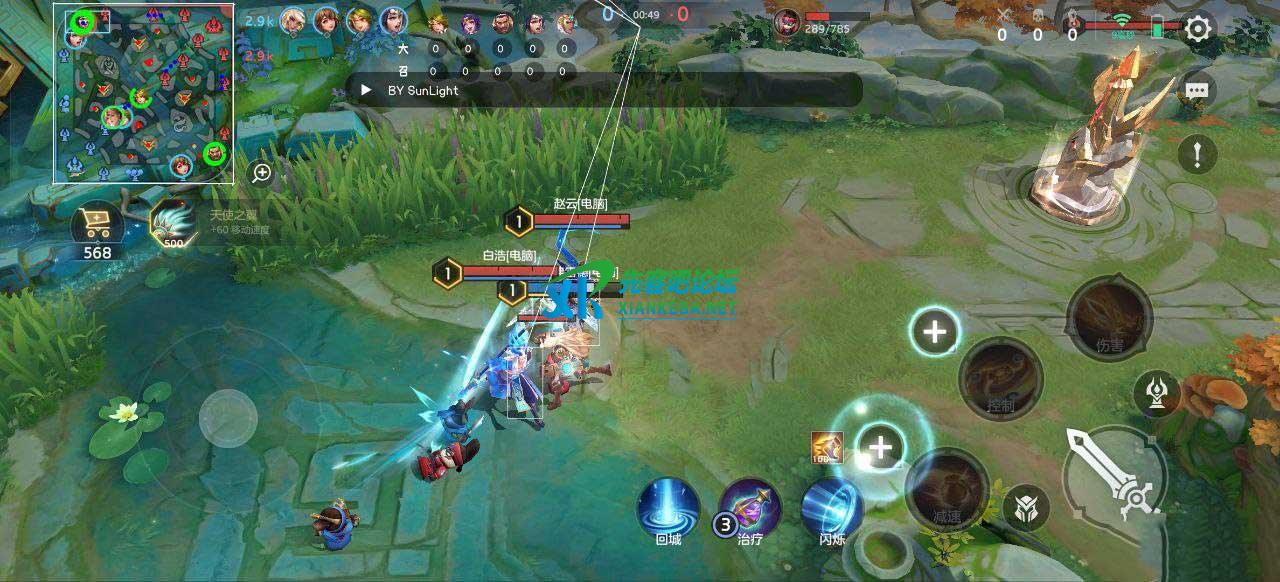
Task: Activate the 回城 recall ability
Action: (x=668, y=508)
